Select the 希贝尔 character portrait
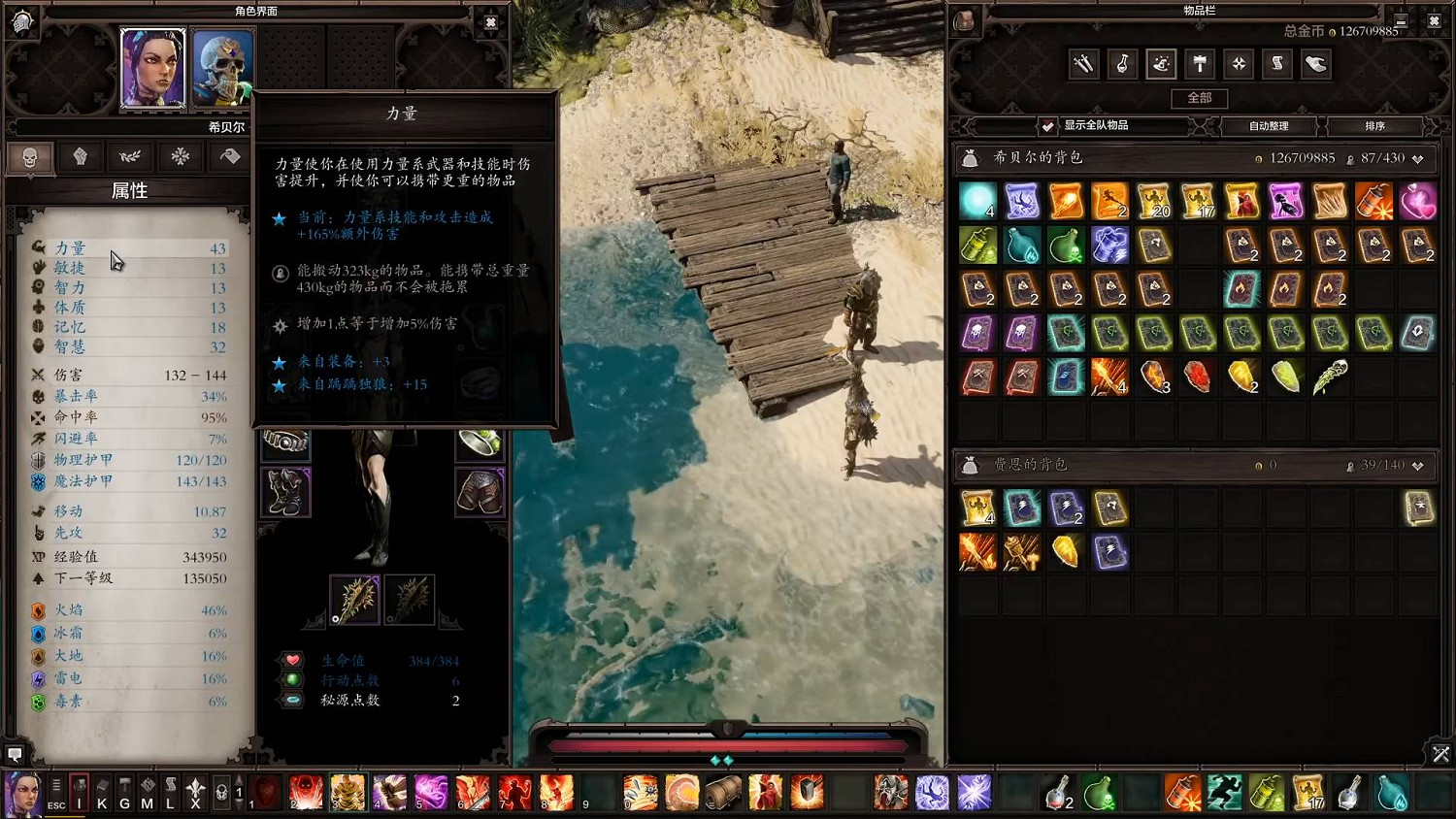1456x819 pixels. pyautogui.click(x=152, y=66)
